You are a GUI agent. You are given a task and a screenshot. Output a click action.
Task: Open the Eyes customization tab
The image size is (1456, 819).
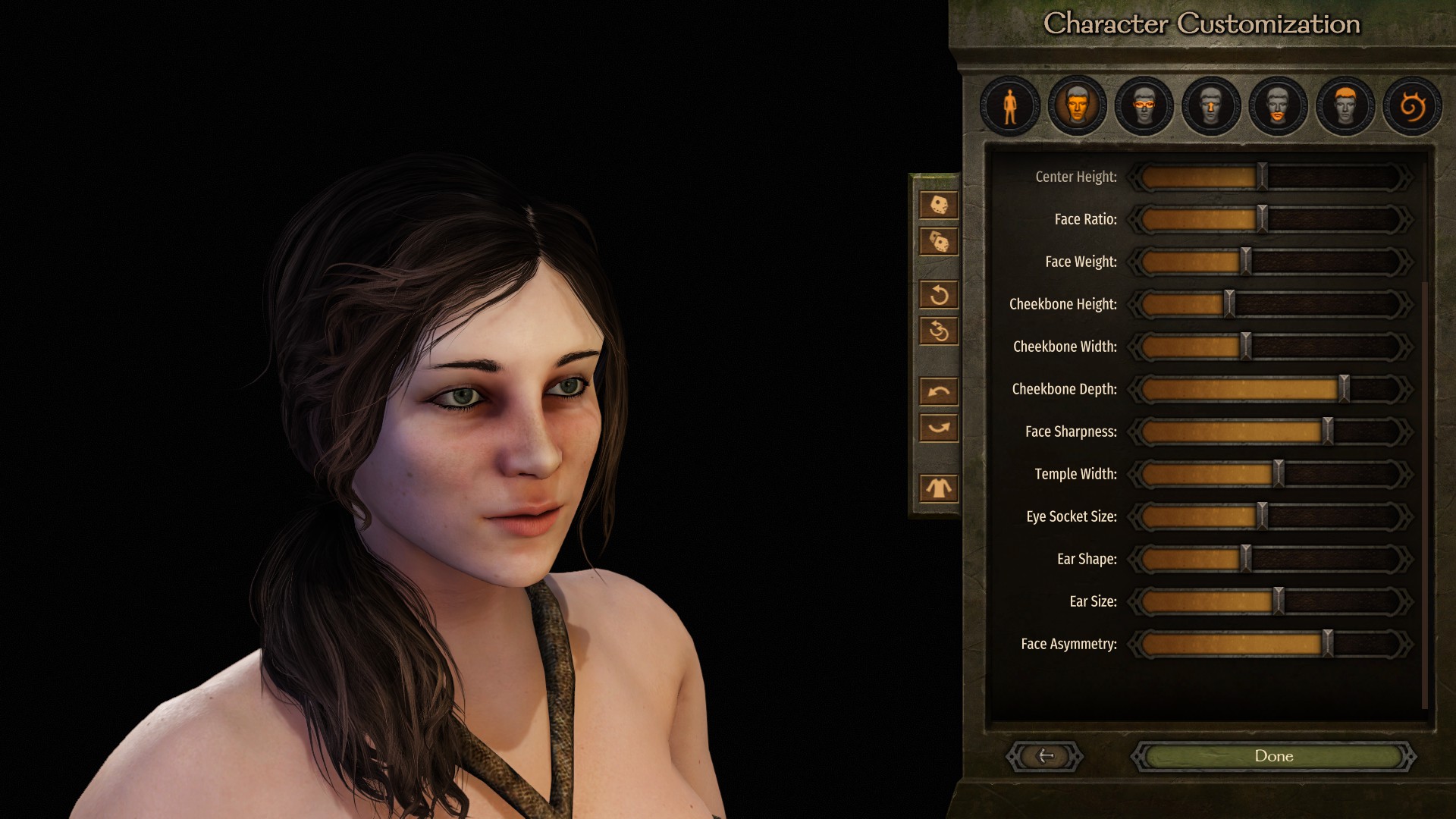coord(1144,106)
